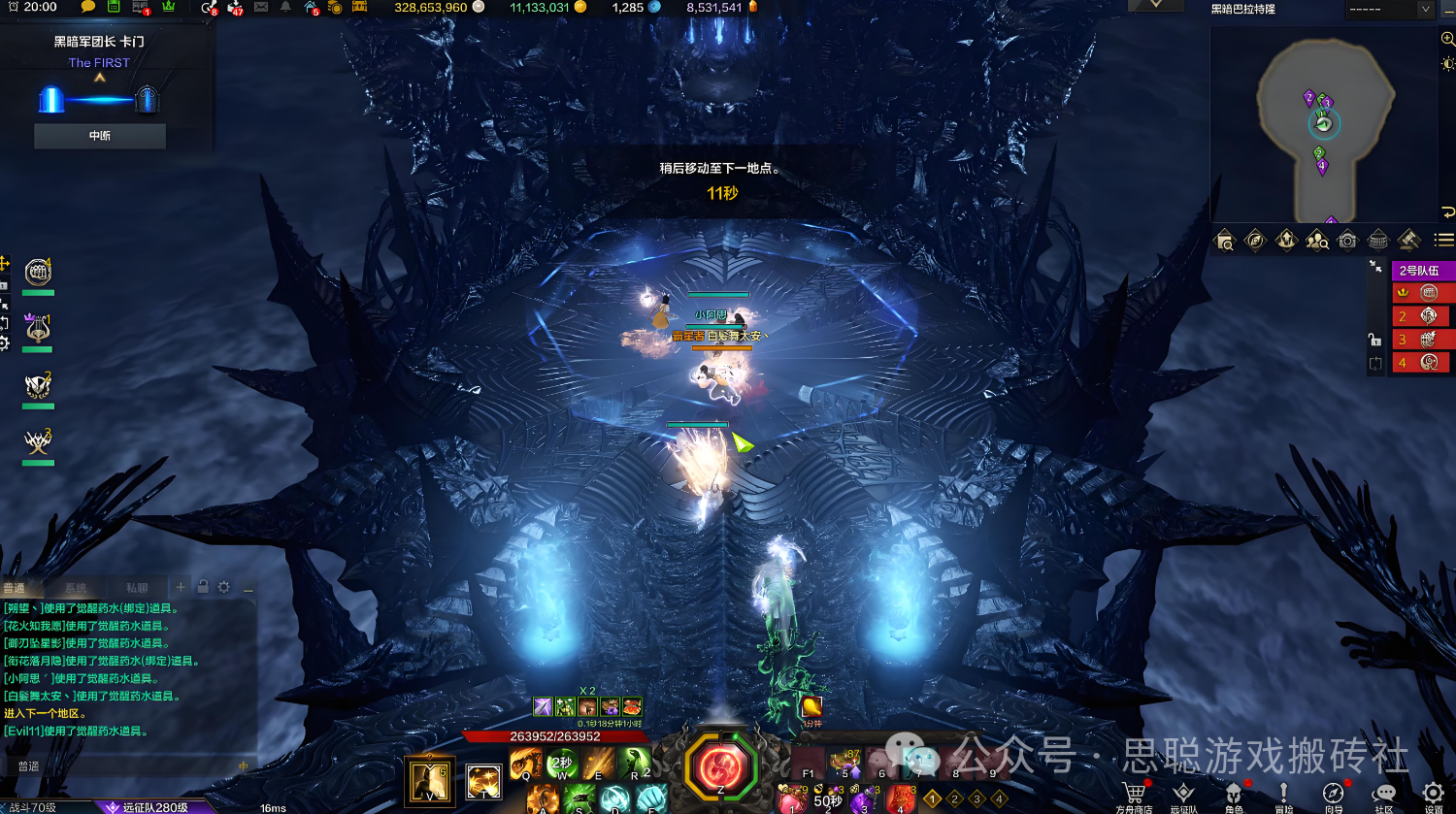The height and width of the screenshot is (814, 1456).
Task: Activate the Q skill icon
Action: point(526,763)
